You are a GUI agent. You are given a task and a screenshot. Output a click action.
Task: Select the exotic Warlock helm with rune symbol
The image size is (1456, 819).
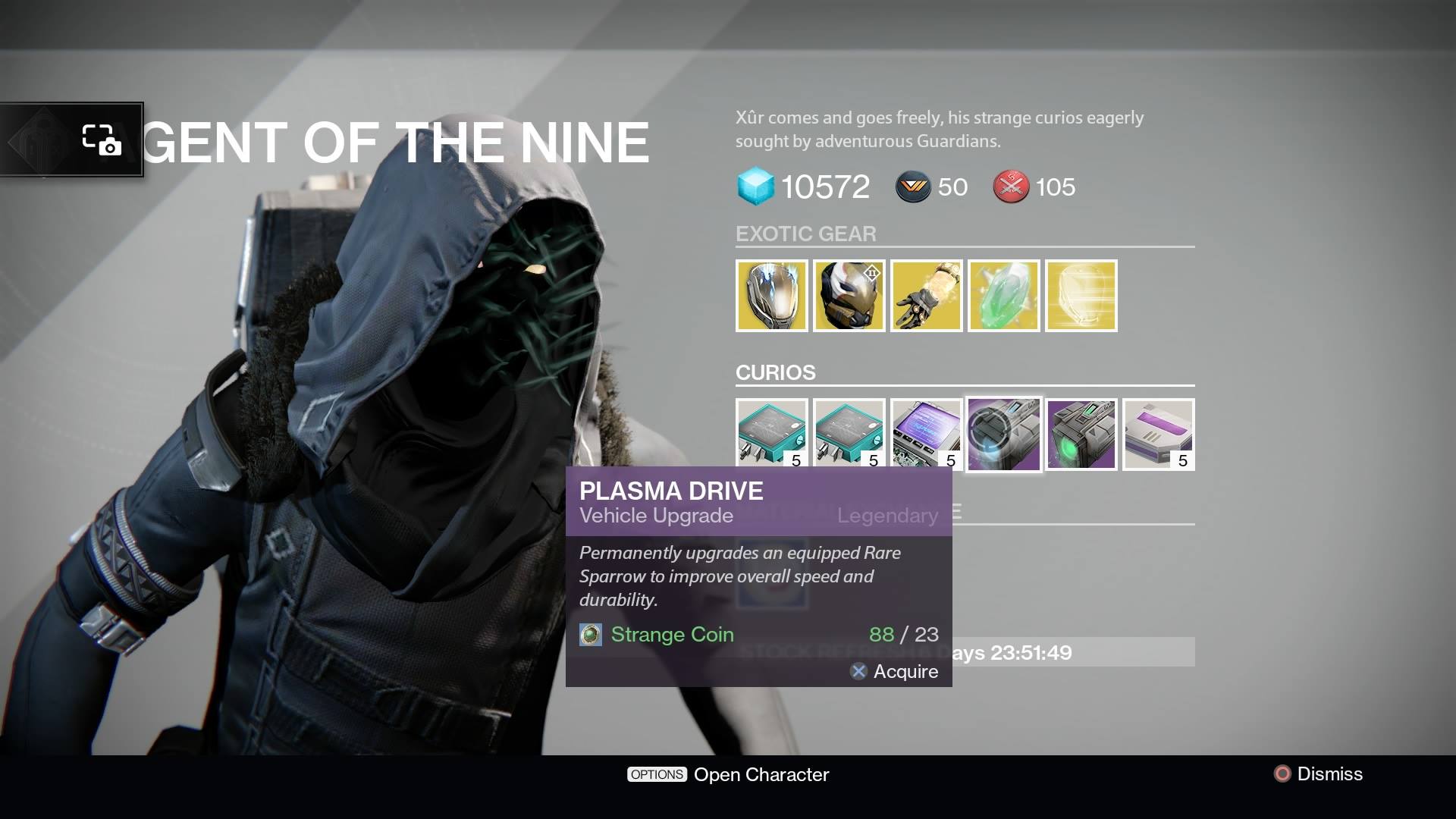tap(849, 296)
